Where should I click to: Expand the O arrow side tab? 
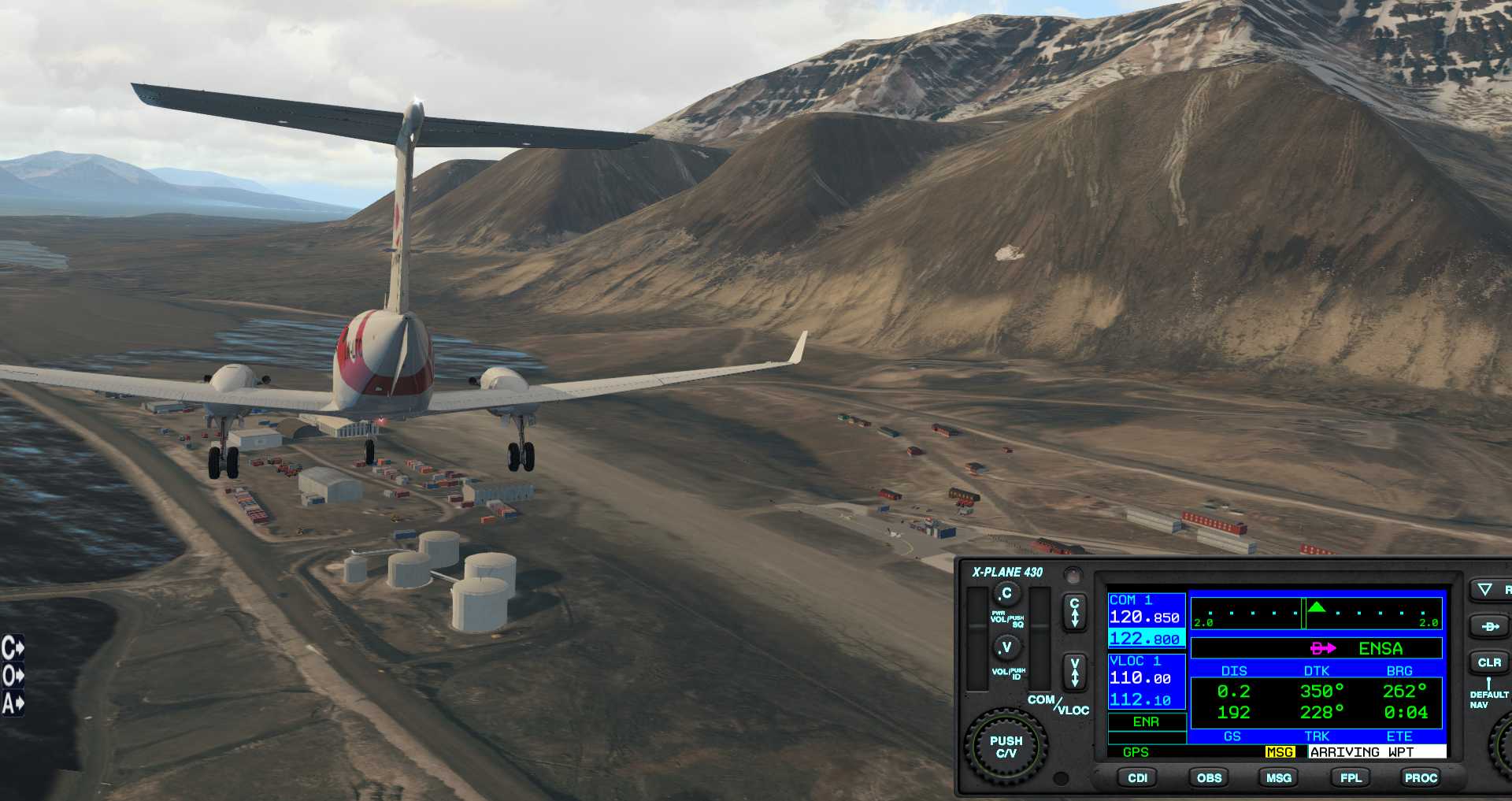pos(13,676)
